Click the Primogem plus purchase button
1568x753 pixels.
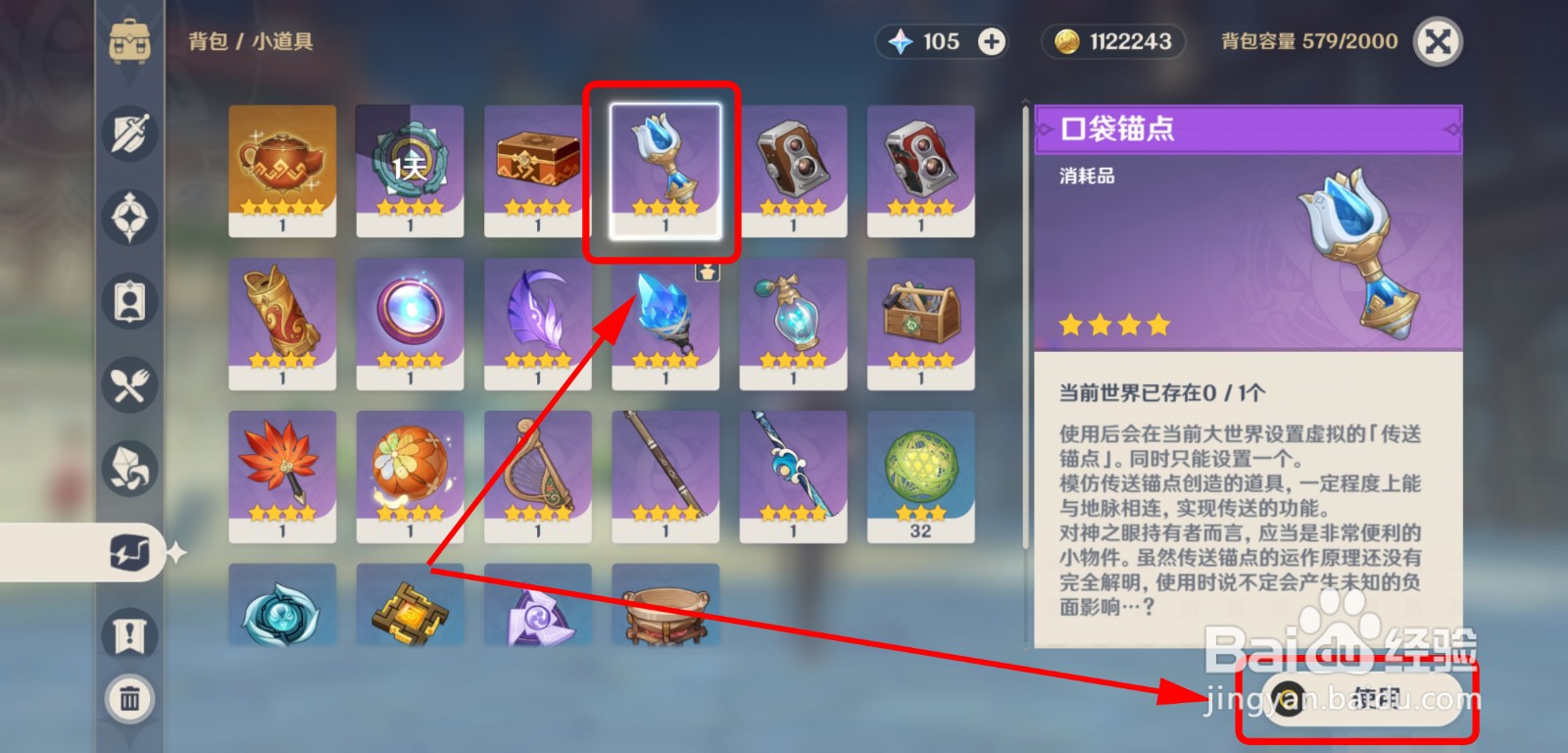pyautogui.click(x=993, y=41)
